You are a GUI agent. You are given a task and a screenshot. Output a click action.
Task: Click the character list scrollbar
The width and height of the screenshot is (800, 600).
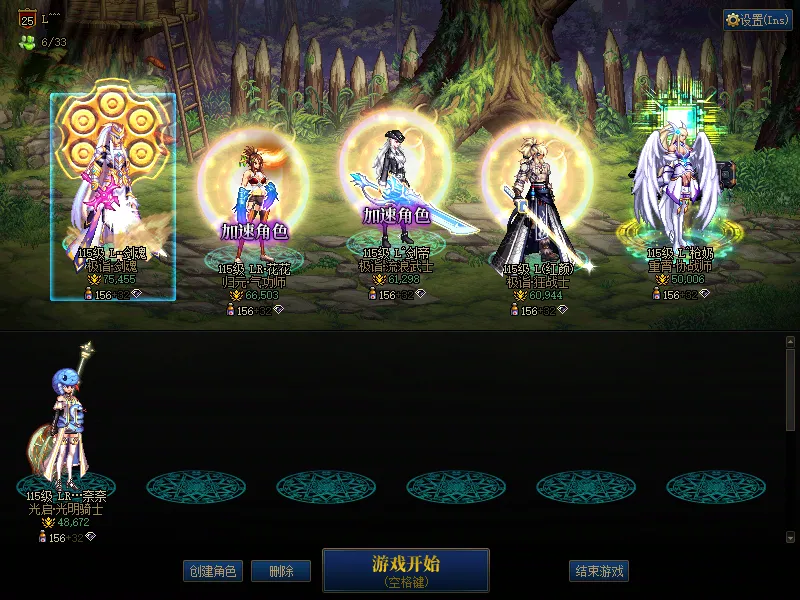pos(790,390)
